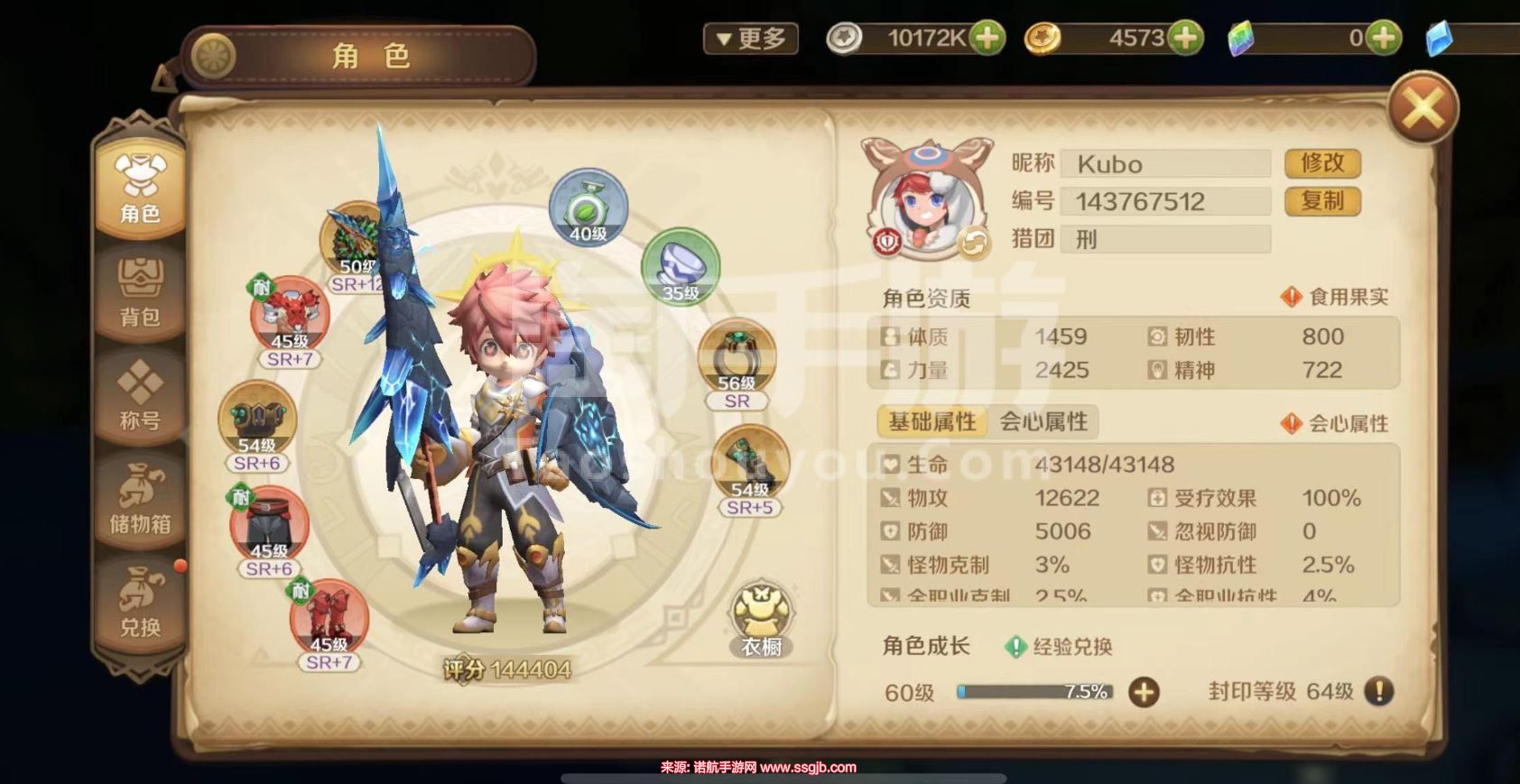The image size is (1520, 784).
Task: Open the 衣橱 wardrobe
Action: click(761, 620)
